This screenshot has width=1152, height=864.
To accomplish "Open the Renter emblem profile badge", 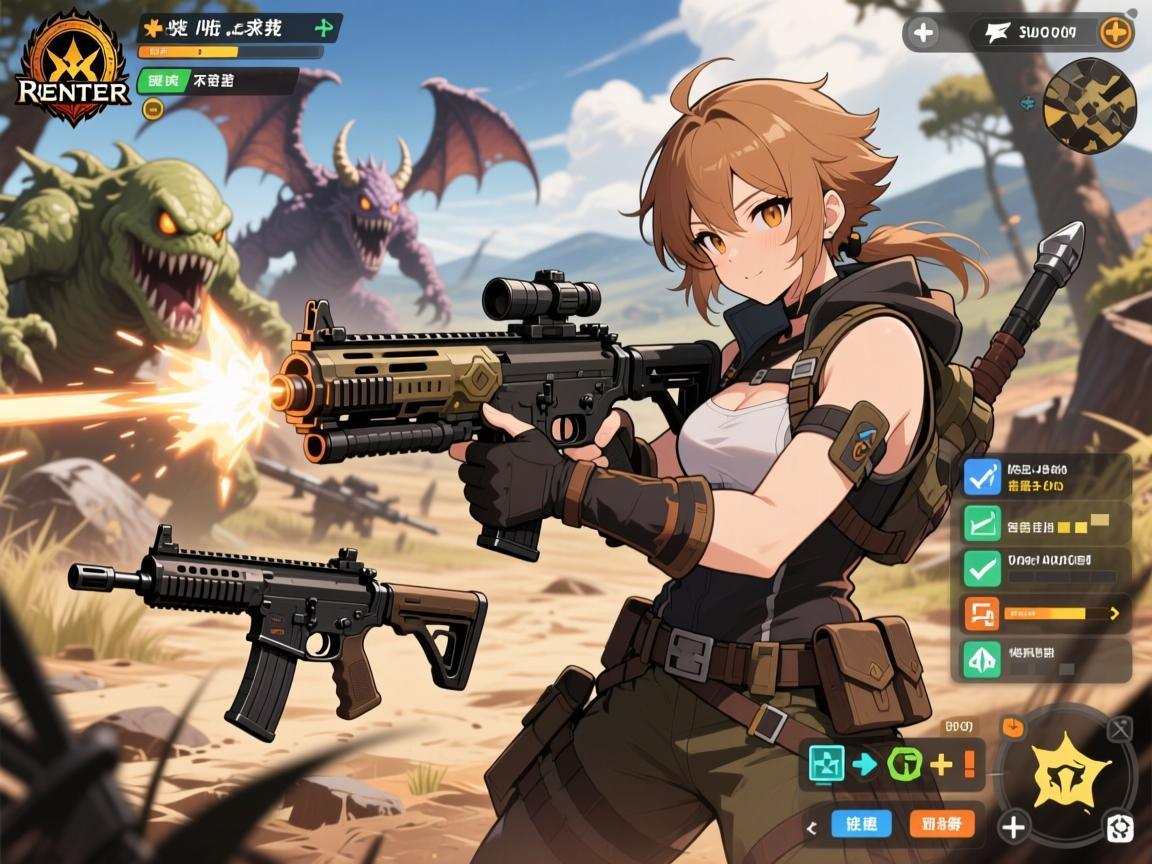I will click(x=73, y=68).
